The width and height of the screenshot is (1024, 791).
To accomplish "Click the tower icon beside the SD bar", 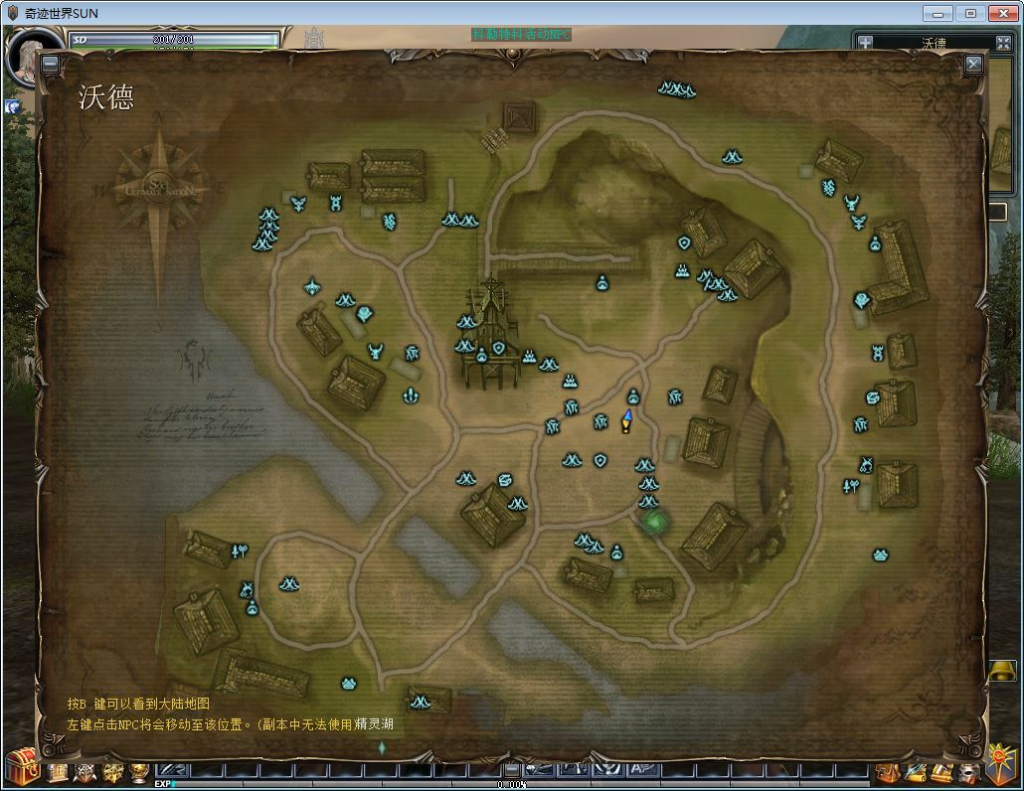I will point(314,40).
